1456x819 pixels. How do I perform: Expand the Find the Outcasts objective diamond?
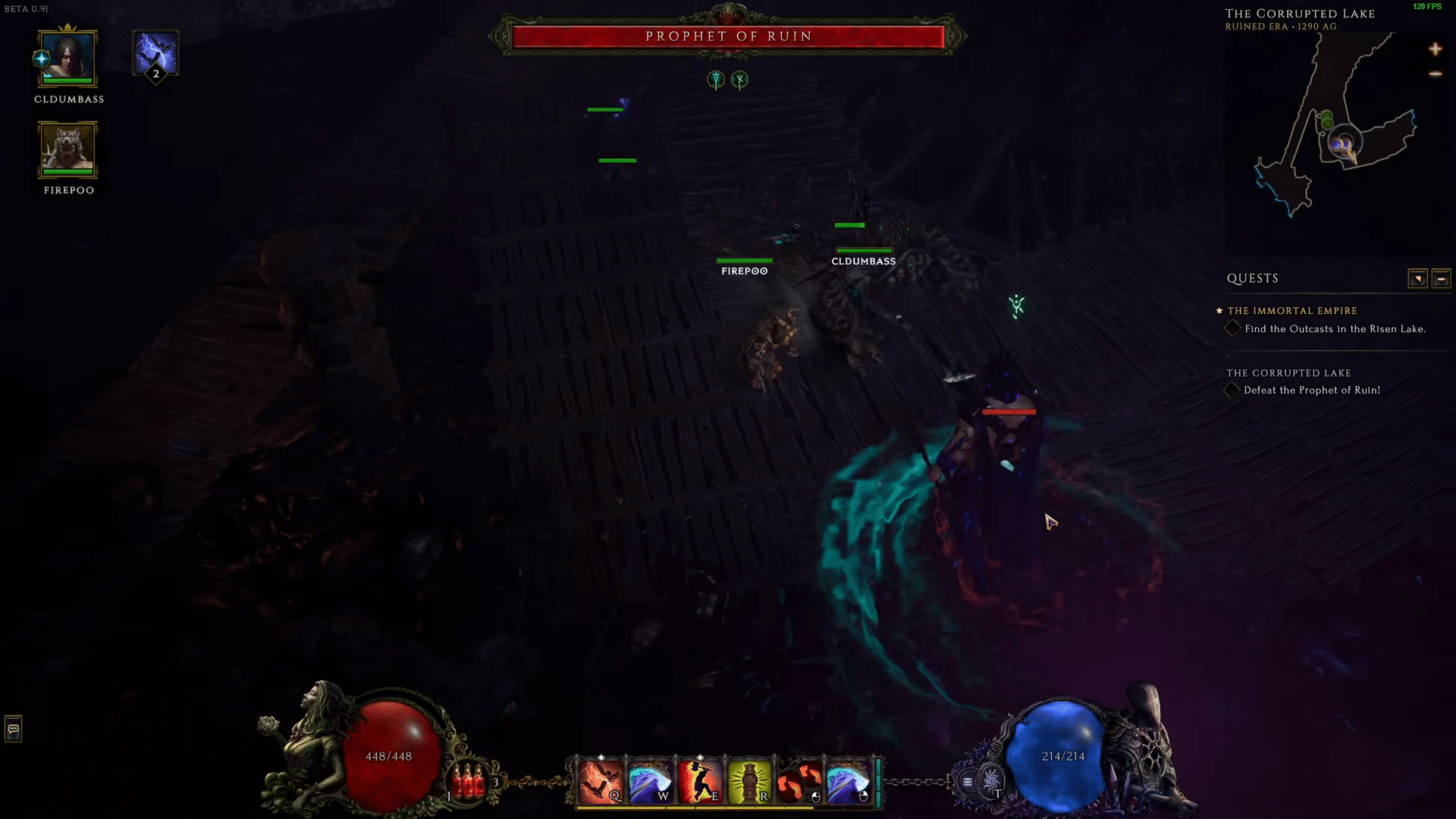coord(1232,328)
